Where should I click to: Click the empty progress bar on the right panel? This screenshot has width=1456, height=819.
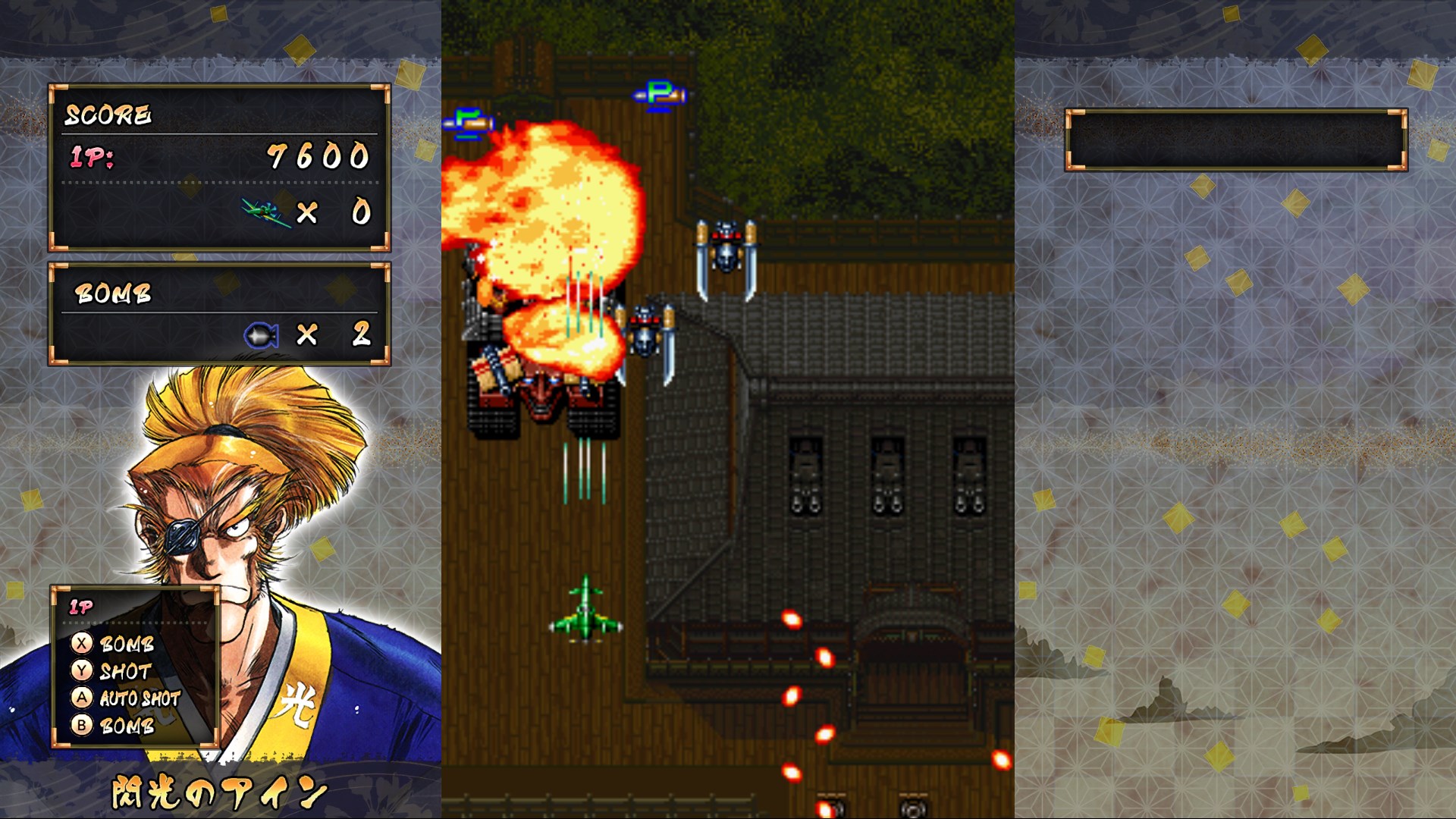[x=1236, y=138]
